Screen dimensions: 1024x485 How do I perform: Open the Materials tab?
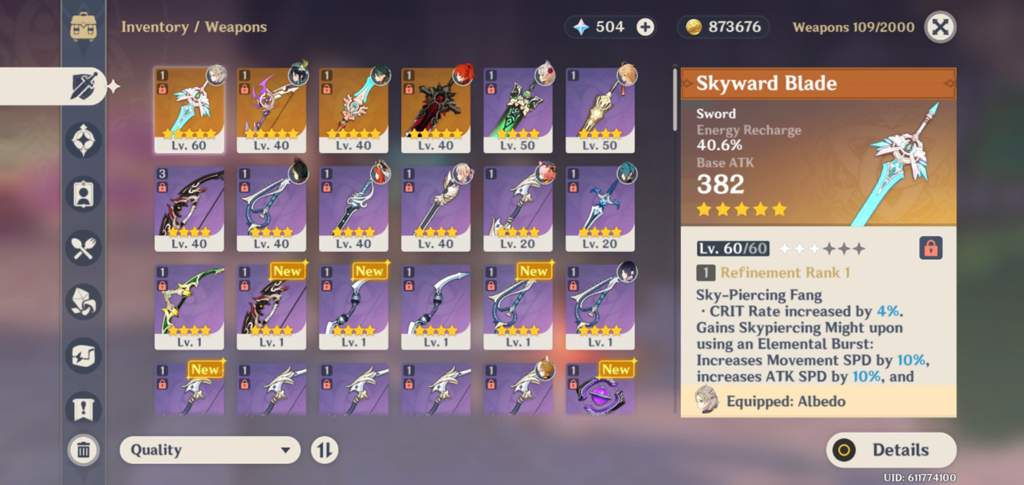[83, 301]
